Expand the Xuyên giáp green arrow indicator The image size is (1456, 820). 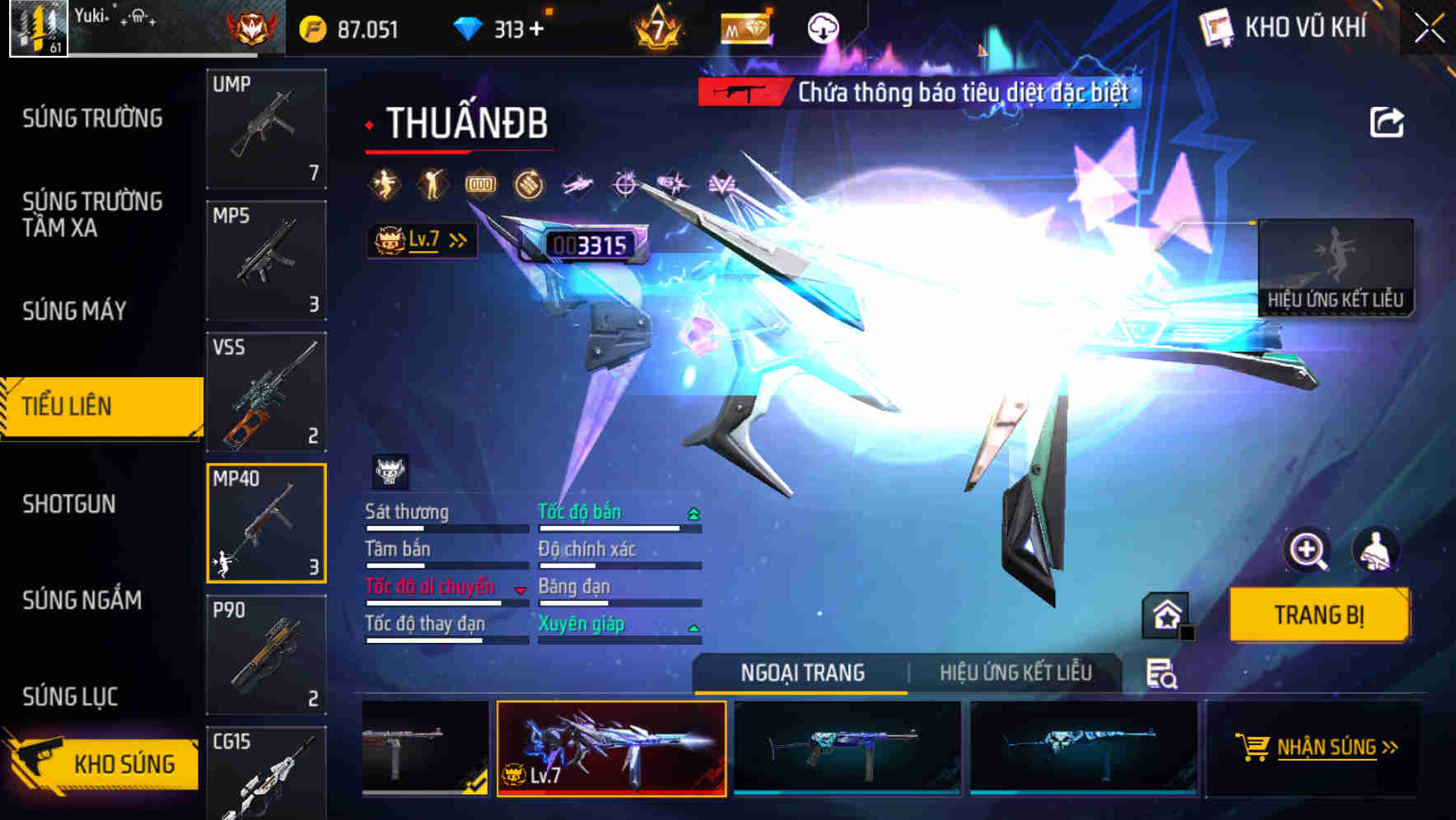pyautogui.click(x=694, y=627)
